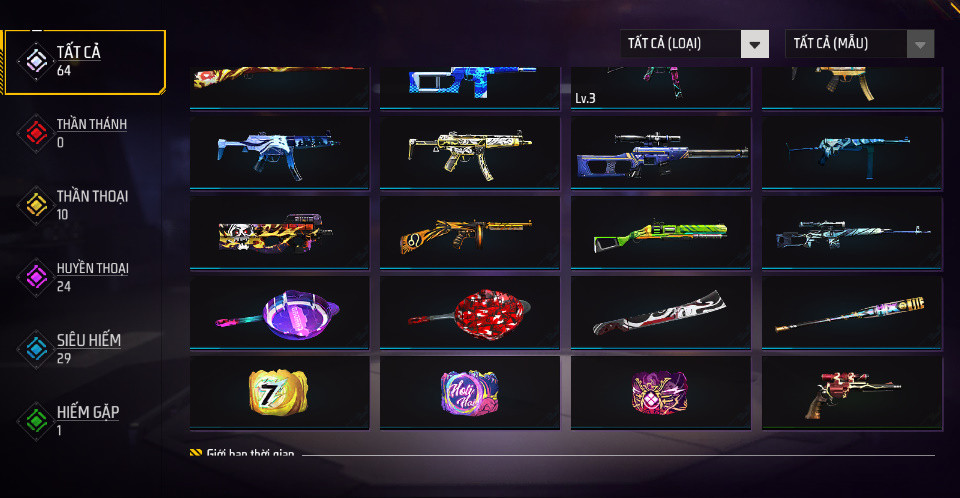Choose the baseball bat skin
960x498 pixels.
coord(851,313)
